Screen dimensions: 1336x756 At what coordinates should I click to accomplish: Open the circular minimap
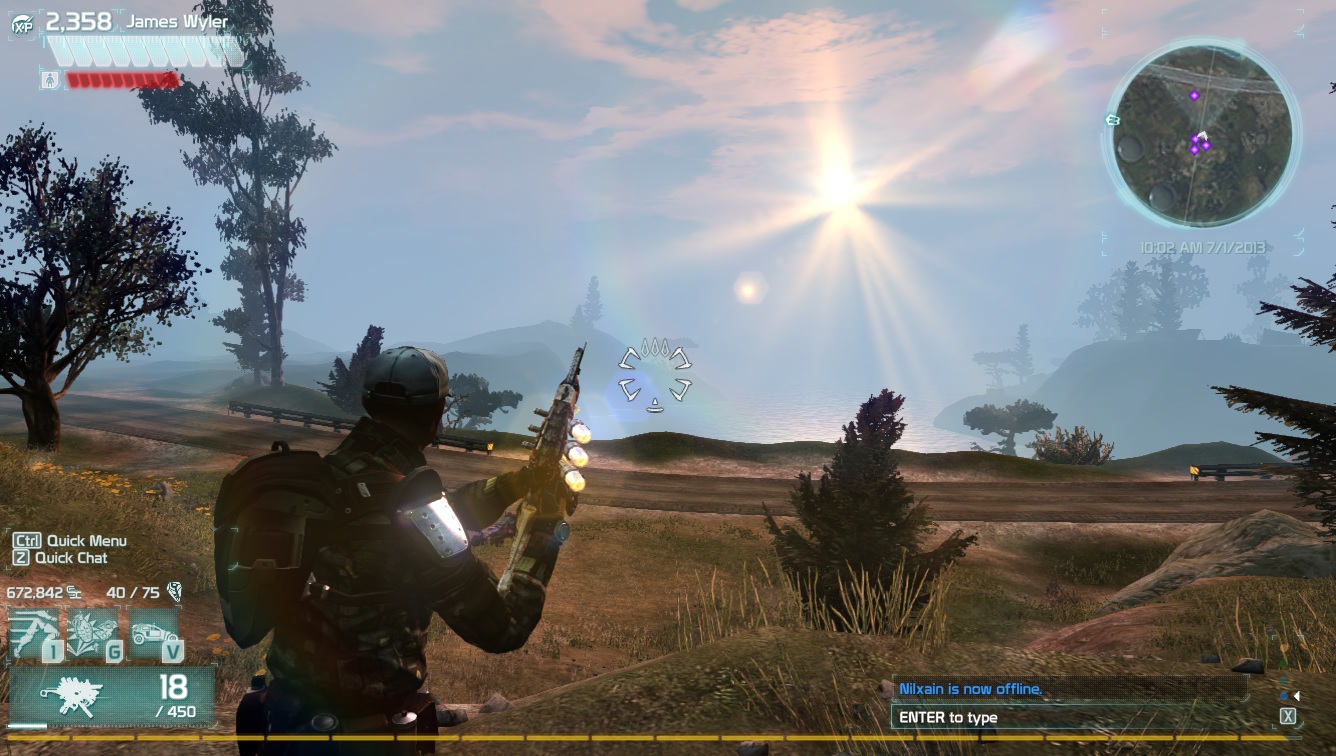[1202, 134]
